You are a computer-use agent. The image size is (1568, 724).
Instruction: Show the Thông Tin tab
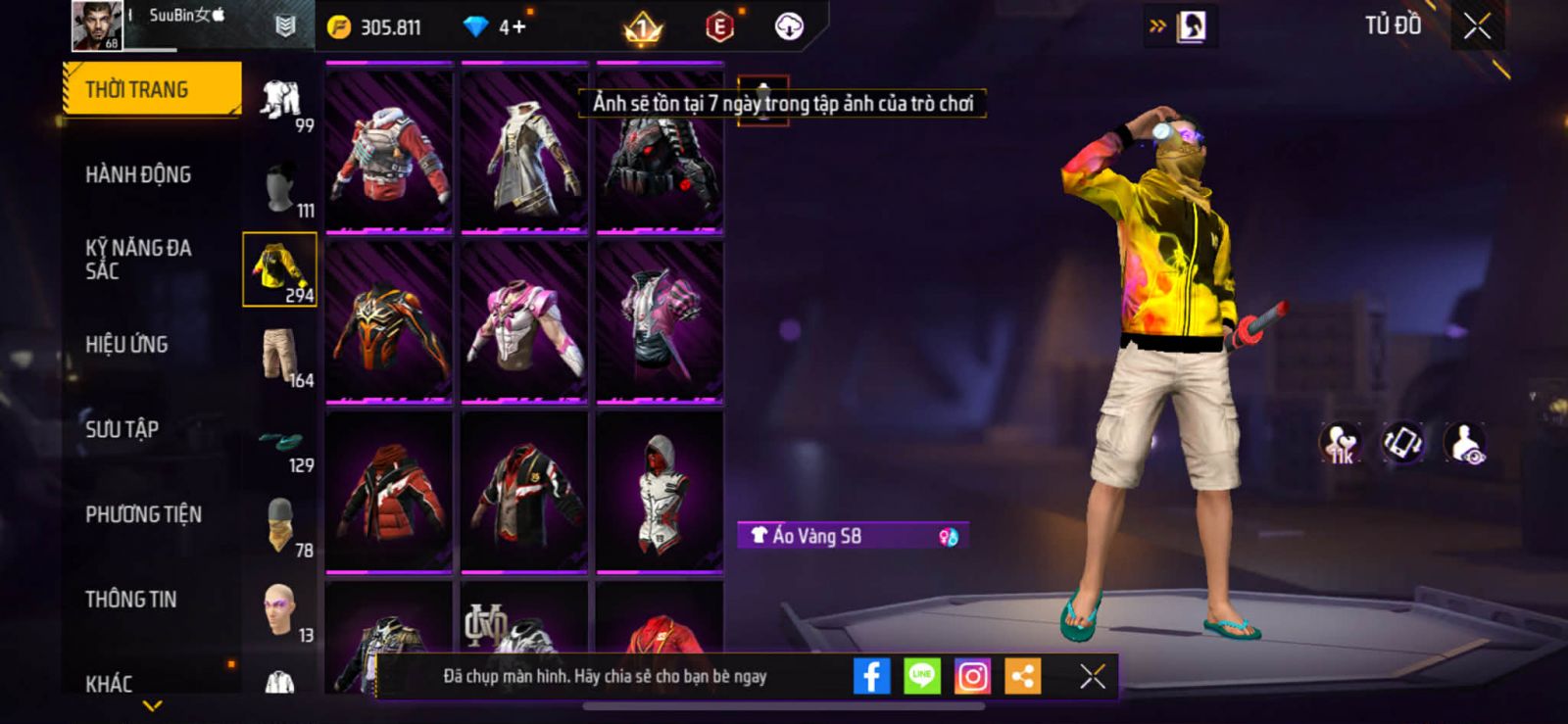pos(130,600)
